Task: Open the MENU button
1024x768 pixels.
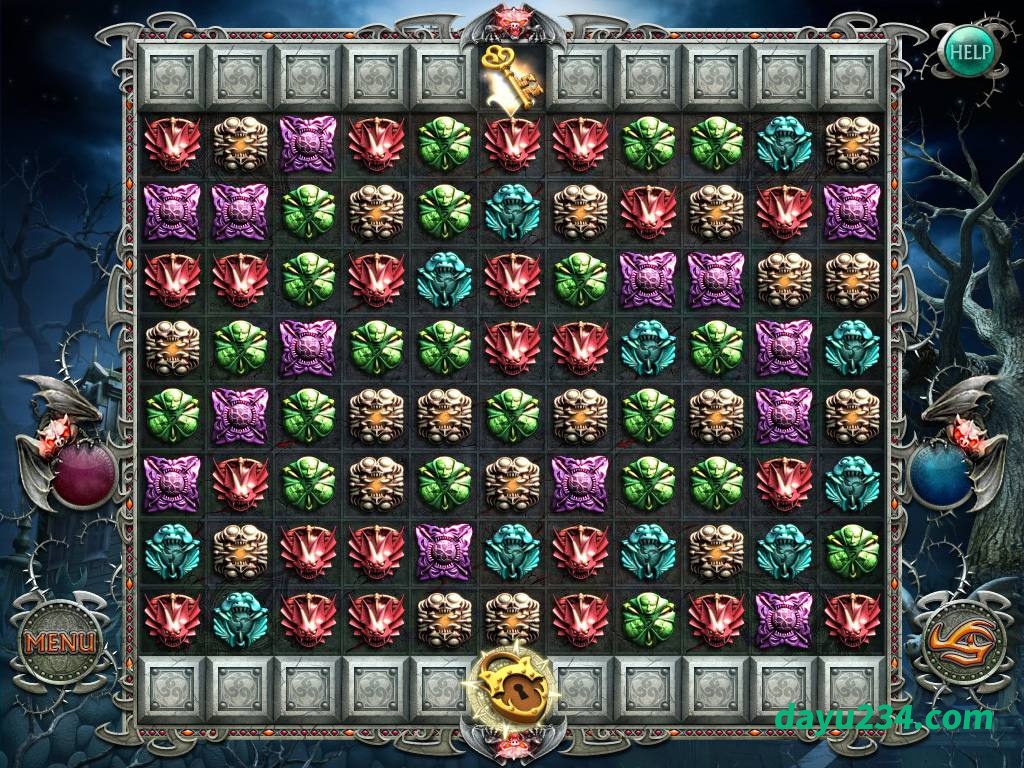Action: [61, 641]
